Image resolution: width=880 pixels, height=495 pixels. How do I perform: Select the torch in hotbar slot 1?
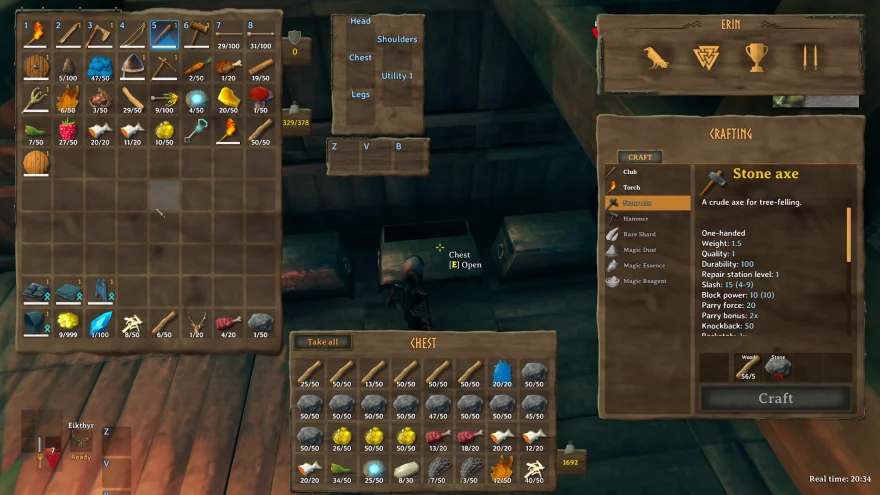(37, 35)
